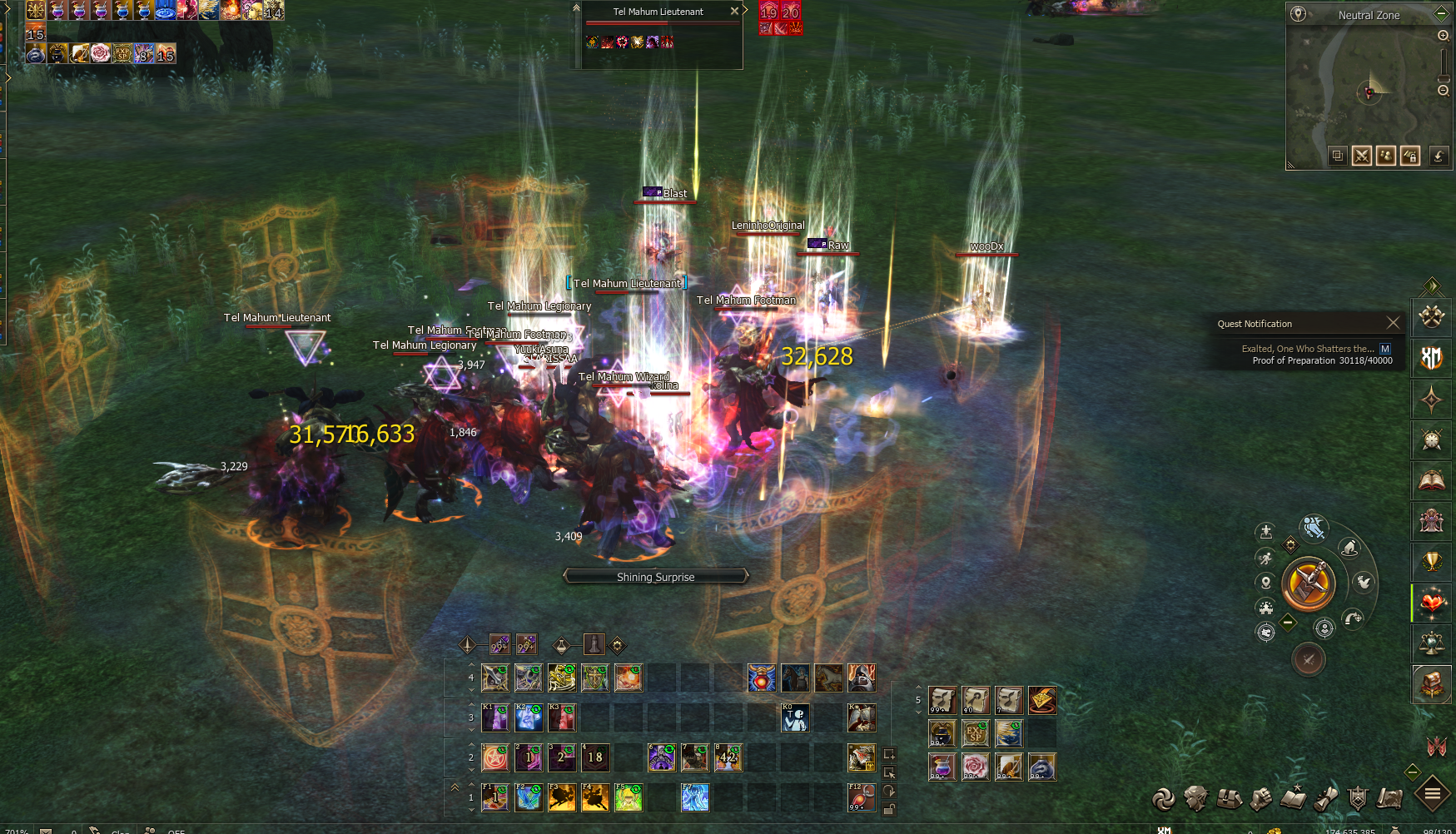The height and width of the screenshot is (834, 1456).
Task: Click the crossed swords minimap button
Action: click(x=1362, y=156)
